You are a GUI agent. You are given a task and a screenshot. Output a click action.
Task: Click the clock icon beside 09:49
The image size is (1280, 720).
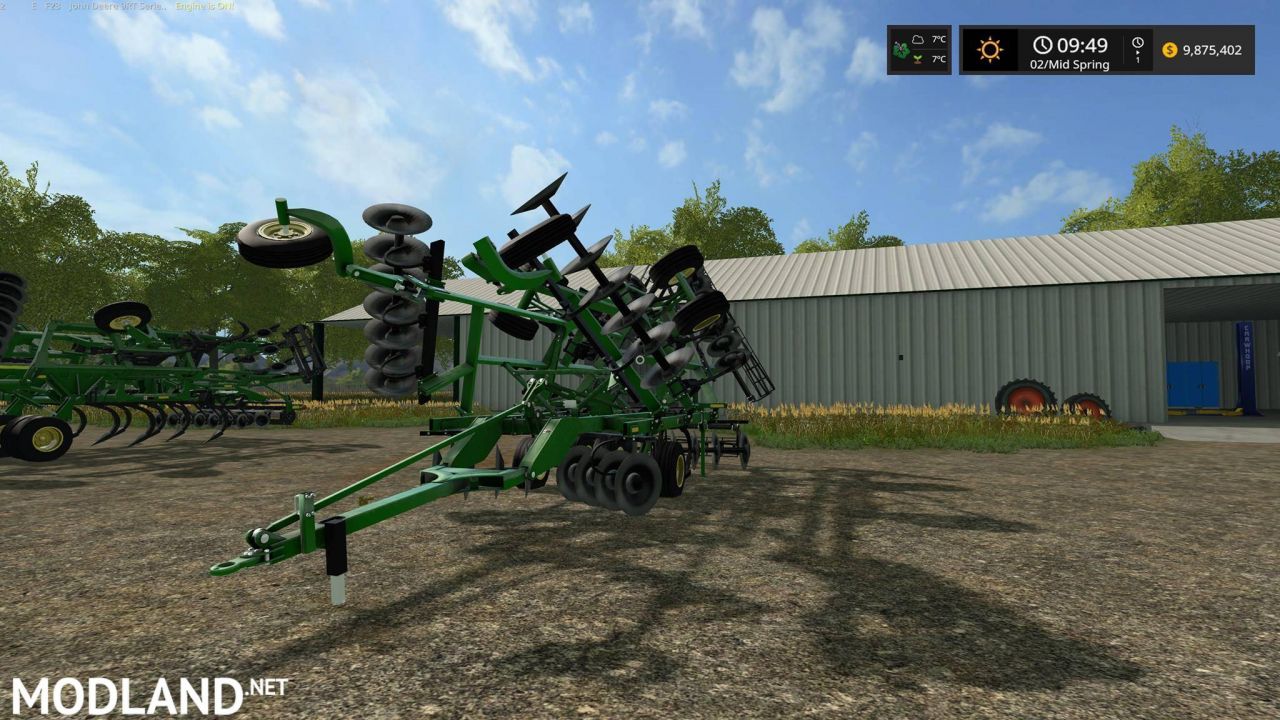[x=1042, y=45]
